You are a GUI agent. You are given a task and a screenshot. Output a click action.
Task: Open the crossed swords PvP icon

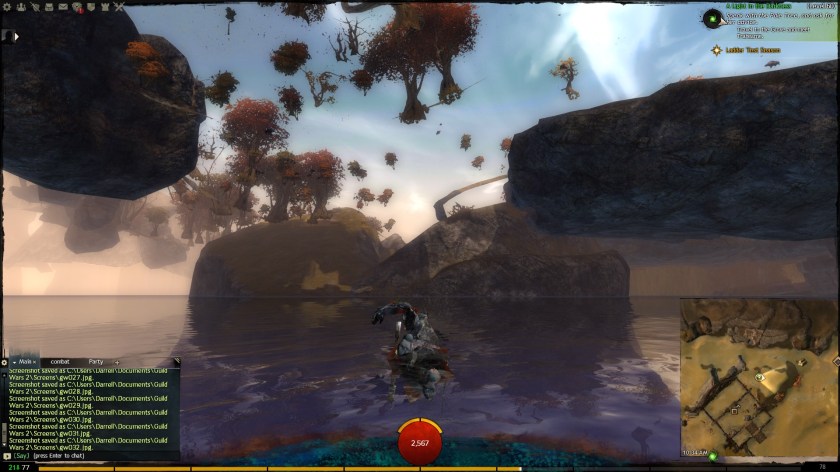click(x=119, y=6)
